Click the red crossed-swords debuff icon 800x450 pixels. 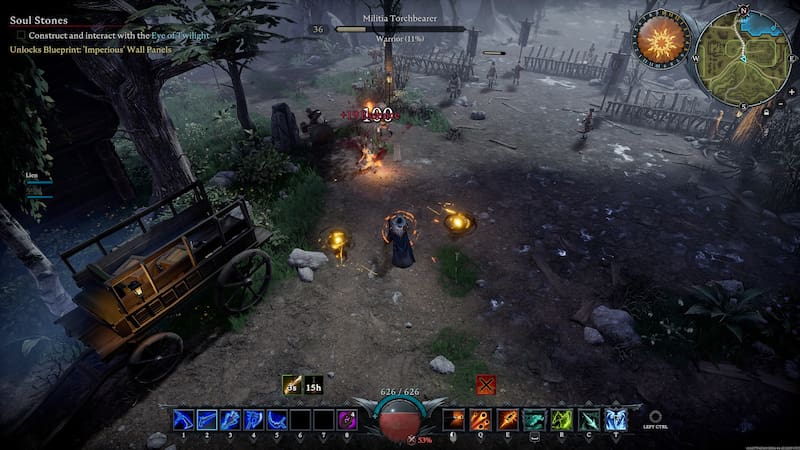click(486, 385)
